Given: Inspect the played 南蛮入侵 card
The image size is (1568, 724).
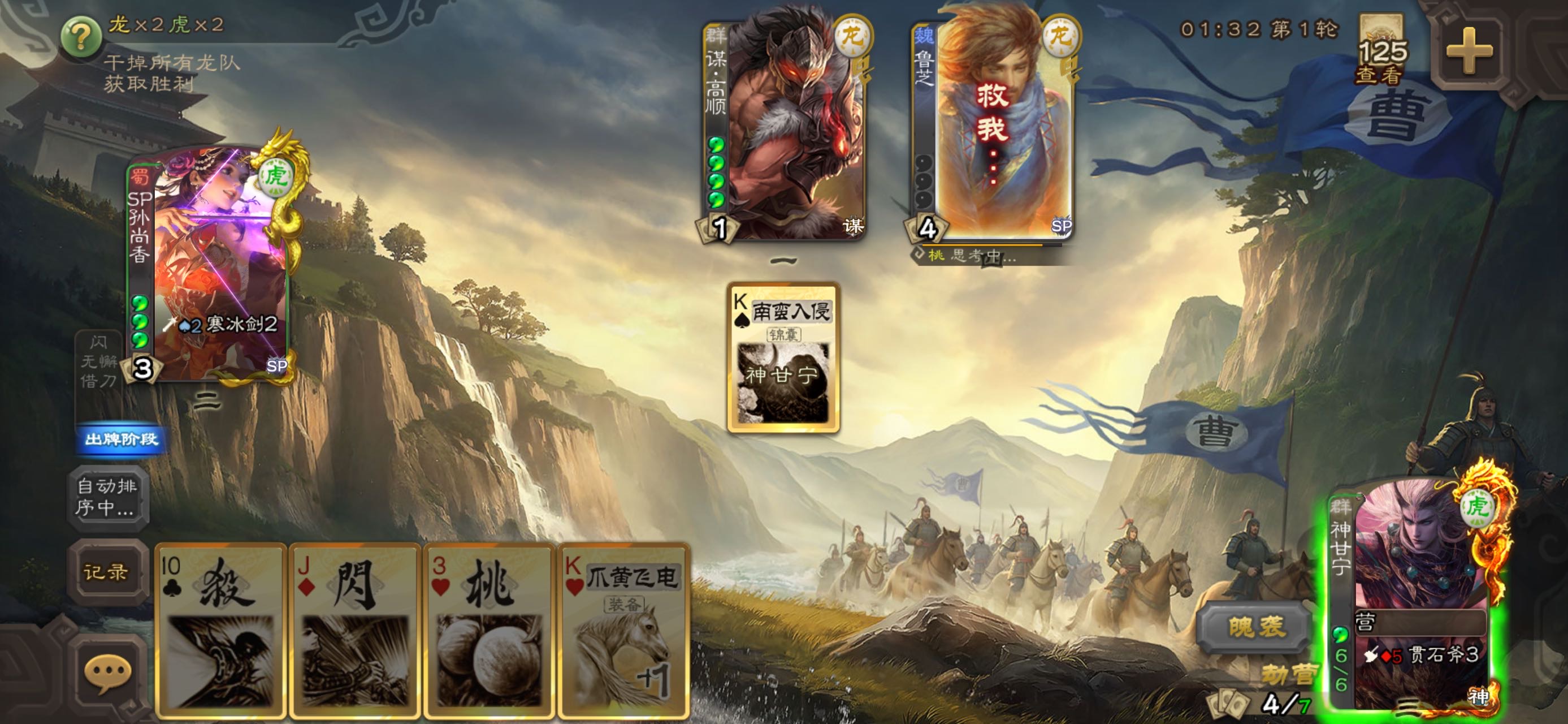Looking at the screenshot, I should [x=783, y=357].
